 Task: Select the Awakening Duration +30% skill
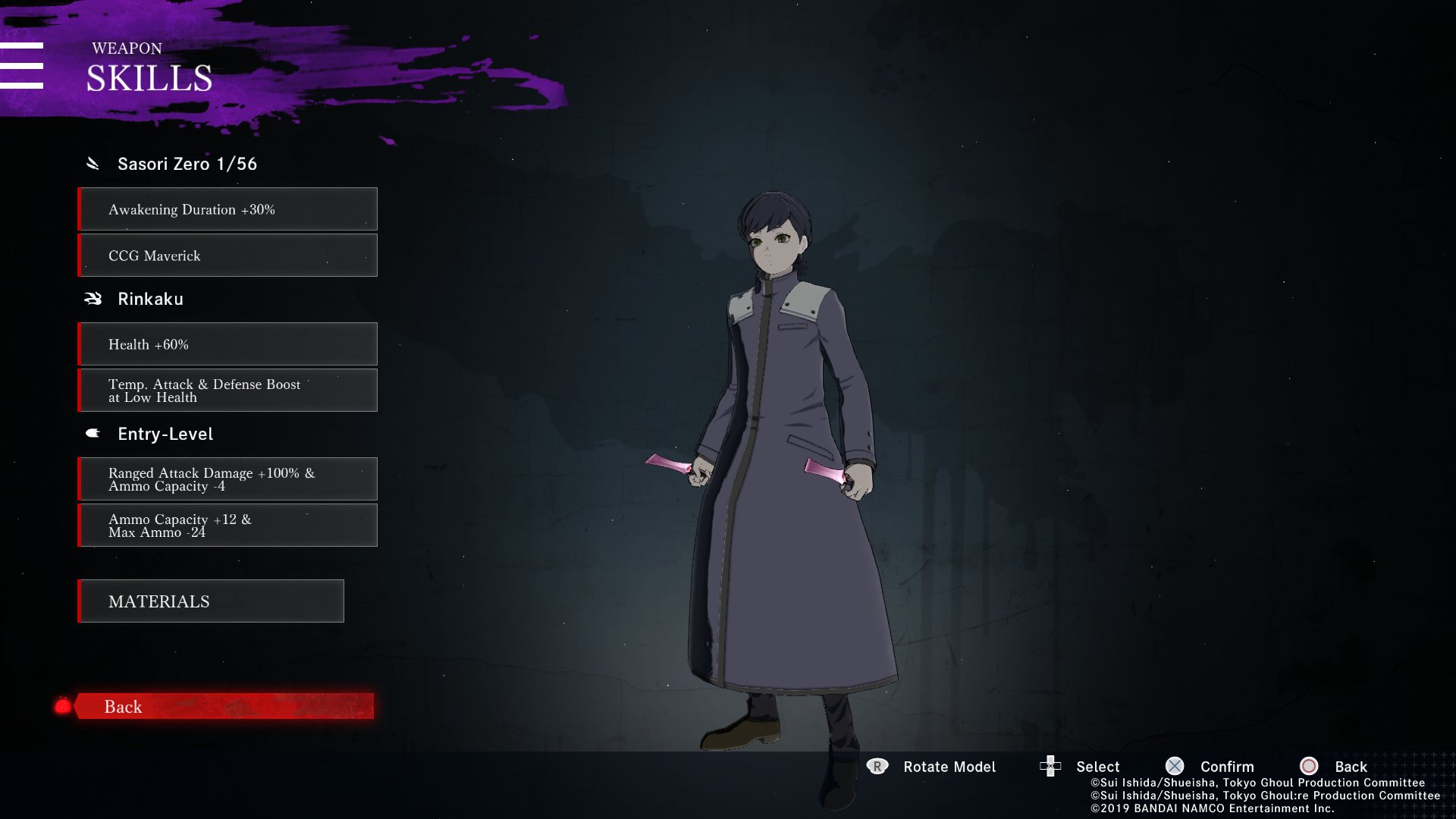click(x=227, y=209)
